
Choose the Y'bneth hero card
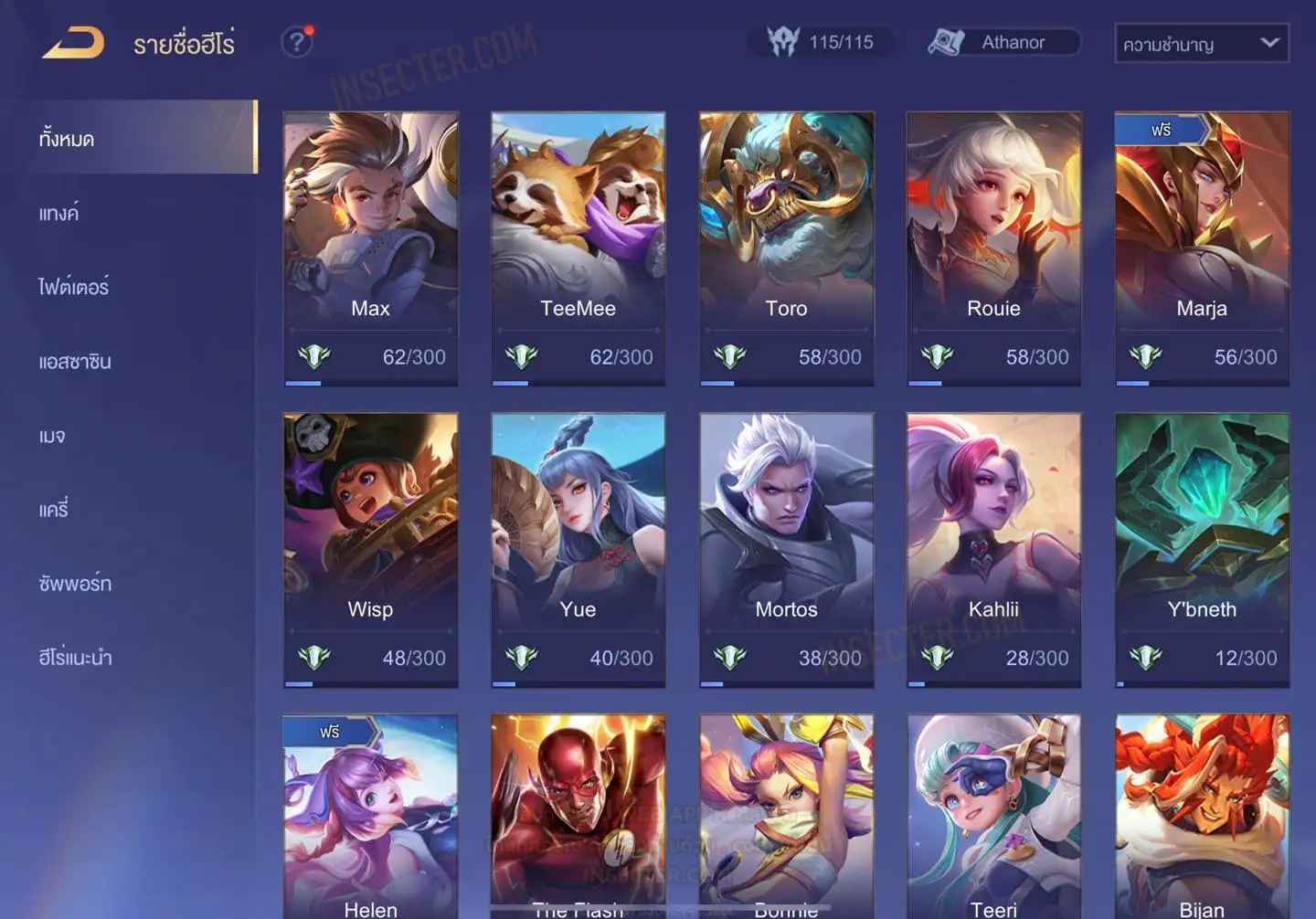pos(1202,549)
